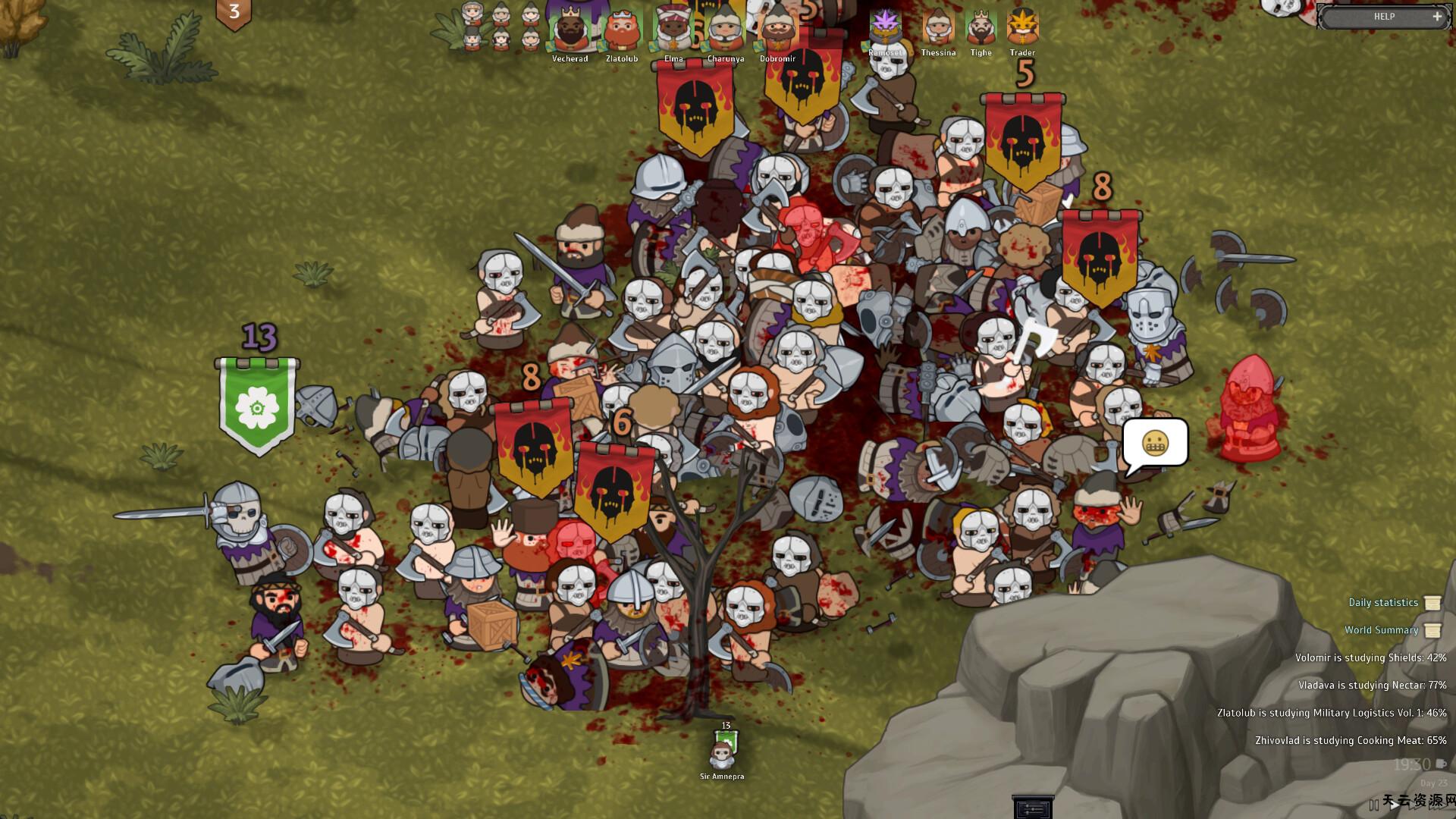The height and width of the screenshot is (819, 1456).
Task: Show Vladava studying Nectar notification
Action: tap(1372, 686)
